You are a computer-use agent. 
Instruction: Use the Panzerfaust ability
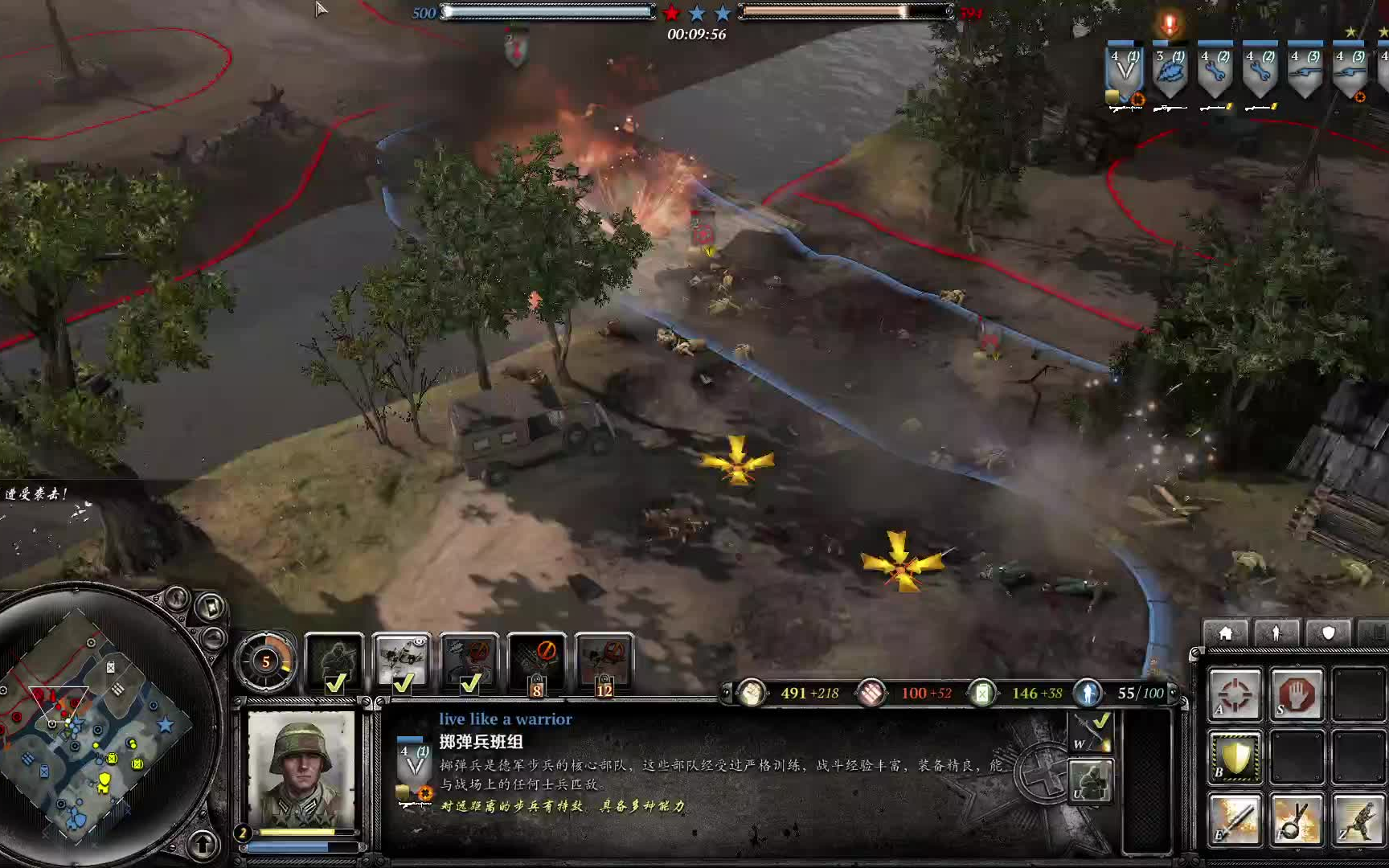tap(1235, 820)
